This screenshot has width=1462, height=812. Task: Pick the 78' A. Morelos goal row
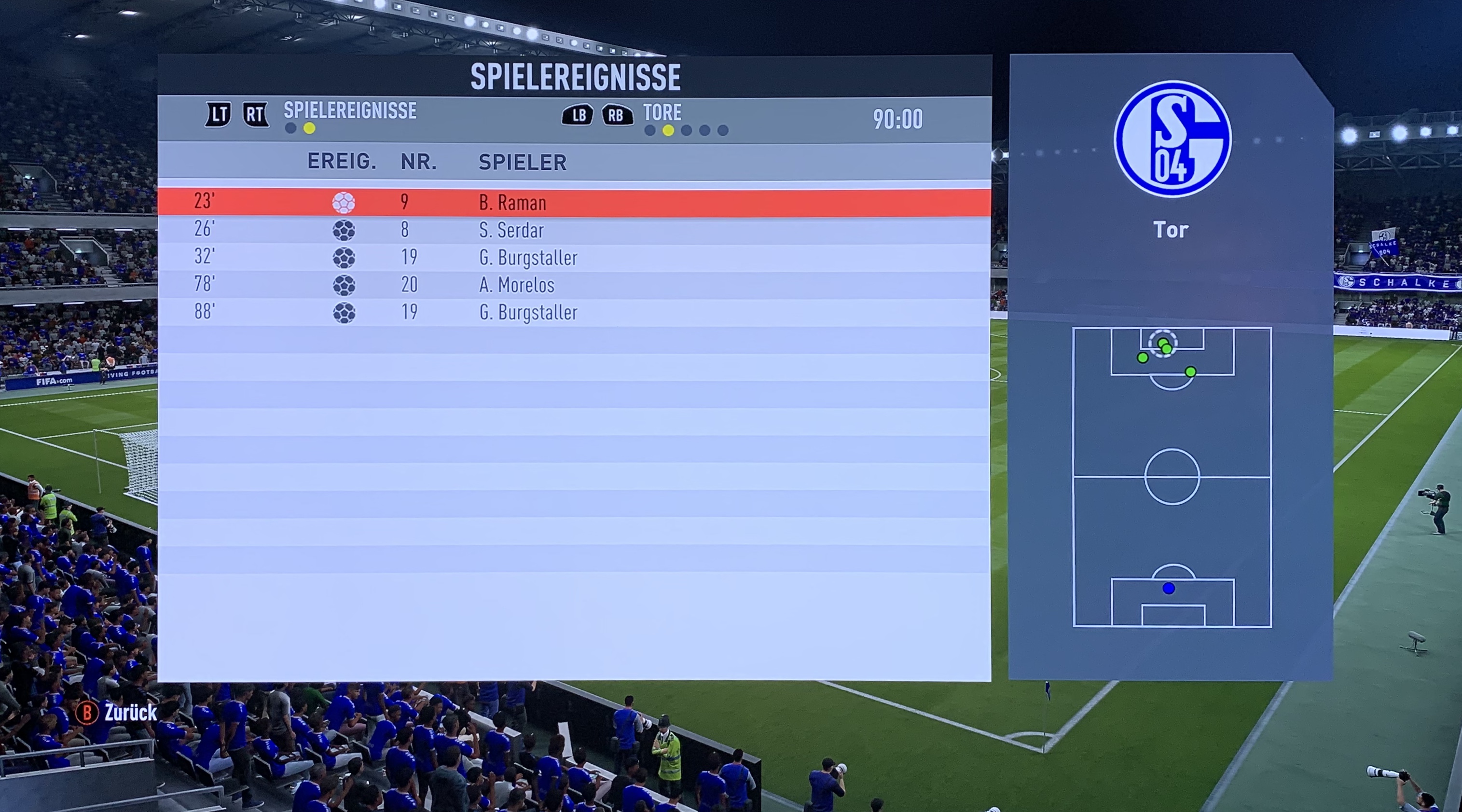tap(573, 285)
